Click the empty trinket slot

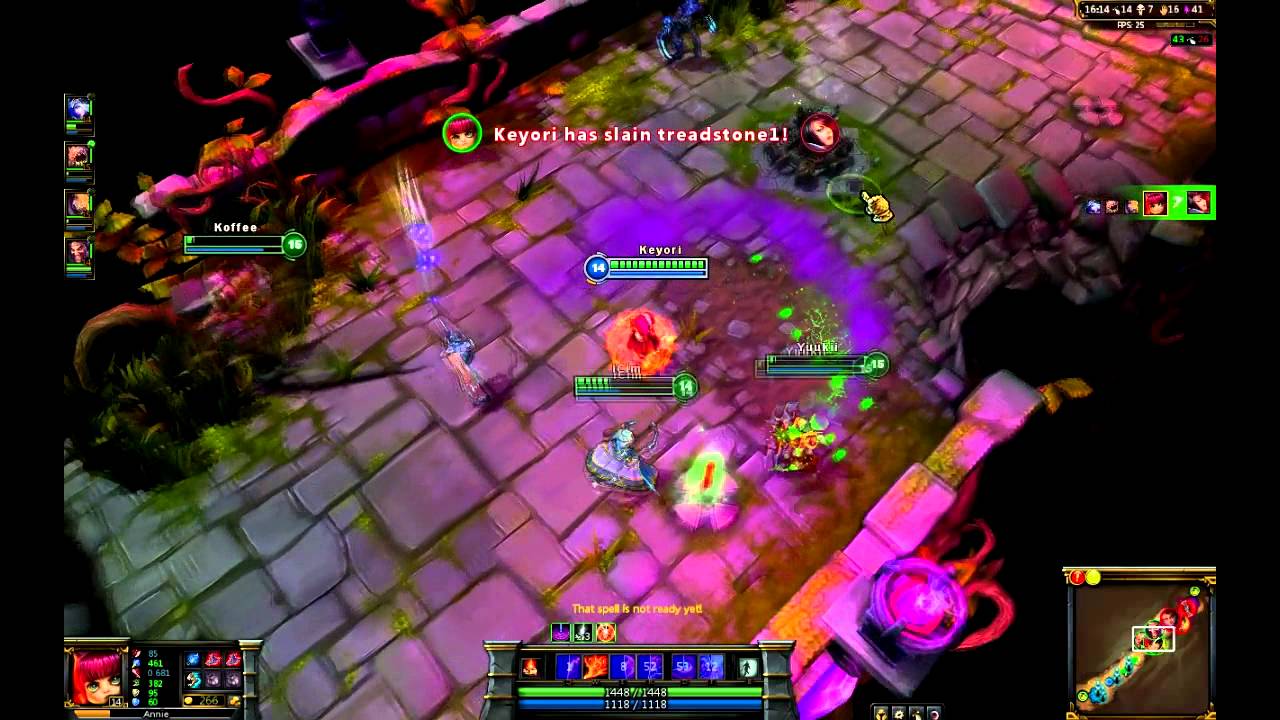point(232,680)
